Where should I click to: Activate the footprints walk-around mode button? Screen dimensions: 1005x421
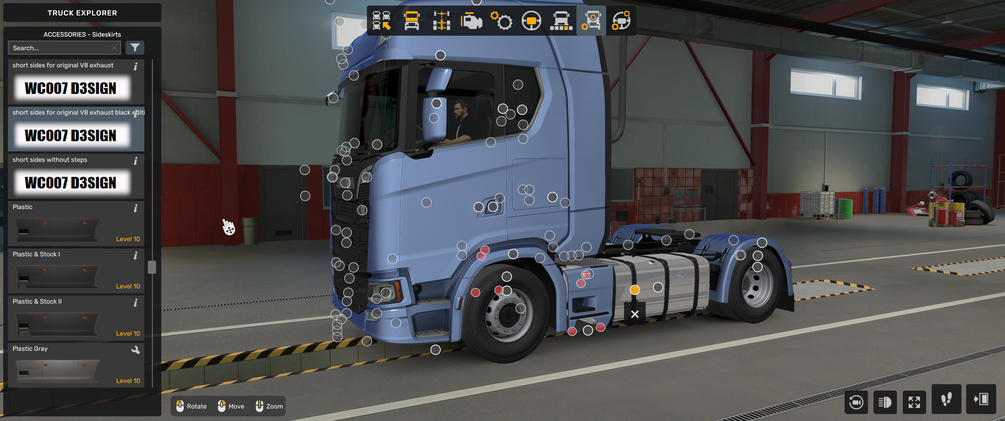946,399
